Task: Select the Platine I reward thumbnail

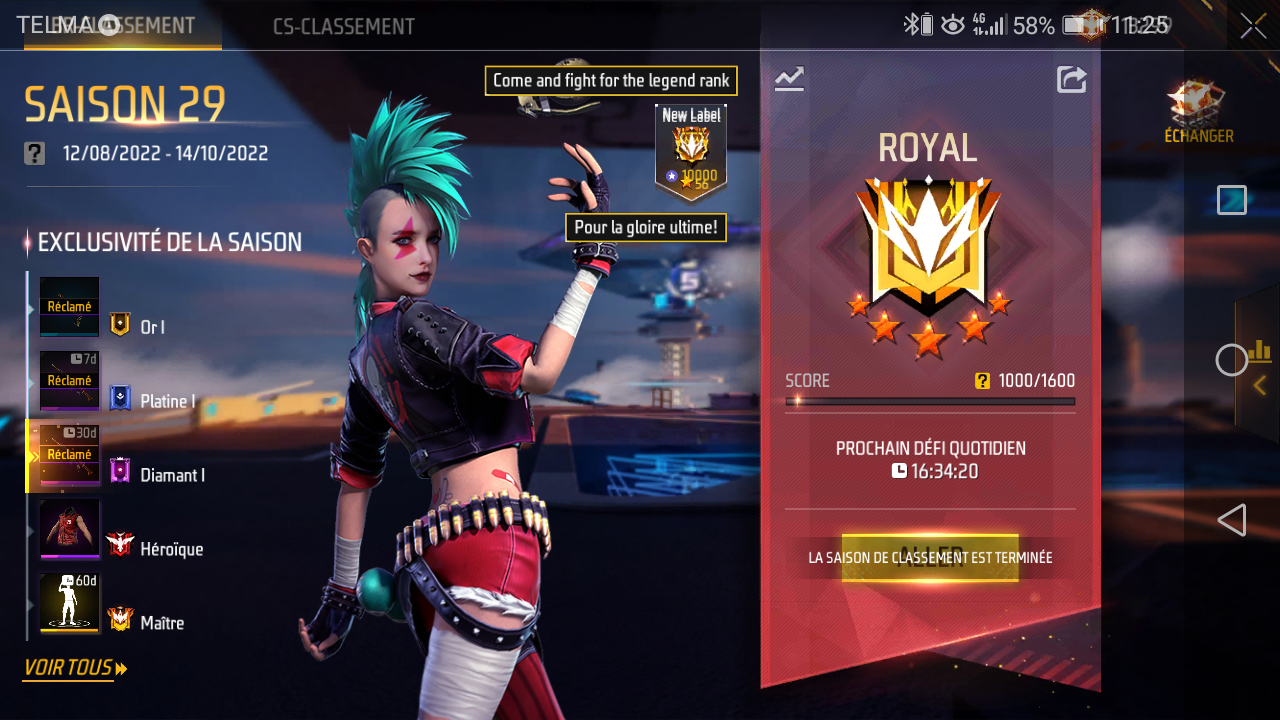Action: pos(69,380)
